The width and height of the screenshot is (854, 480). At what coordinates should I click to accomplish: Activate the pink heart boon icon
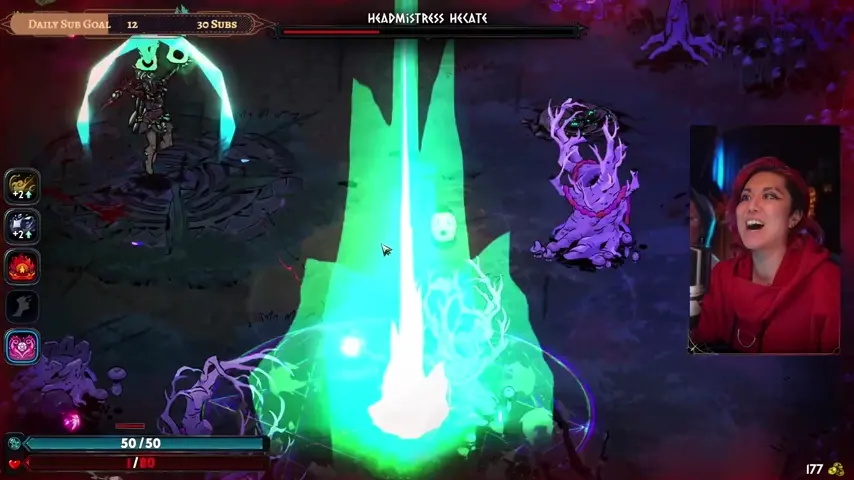[22, 347]
